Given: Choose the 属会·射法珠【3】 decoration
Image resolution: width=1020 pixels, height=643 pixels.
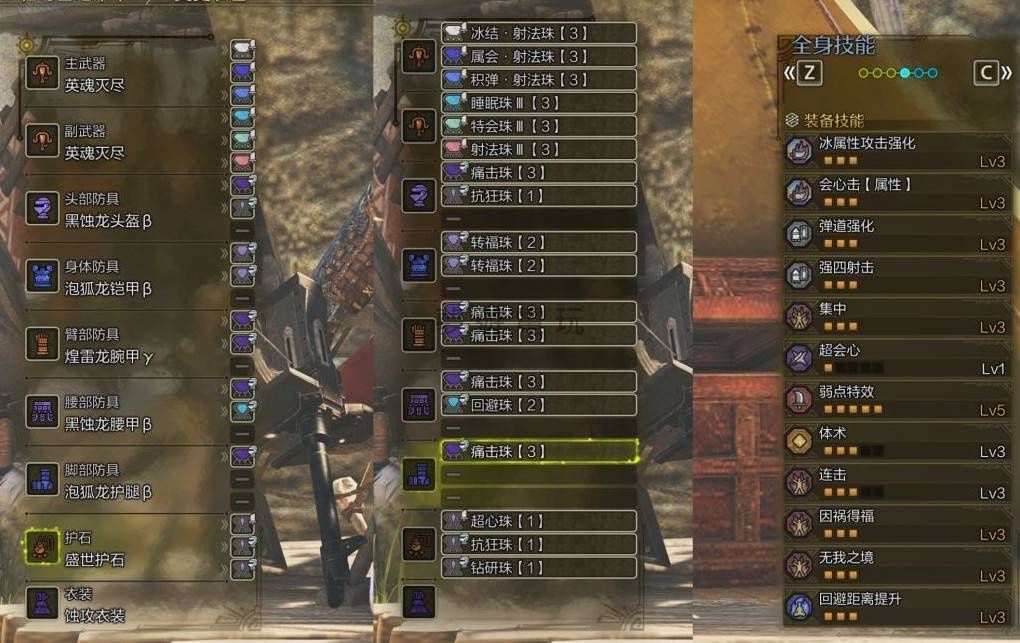Looking at the screenshot, I should [x=539, y=57].
